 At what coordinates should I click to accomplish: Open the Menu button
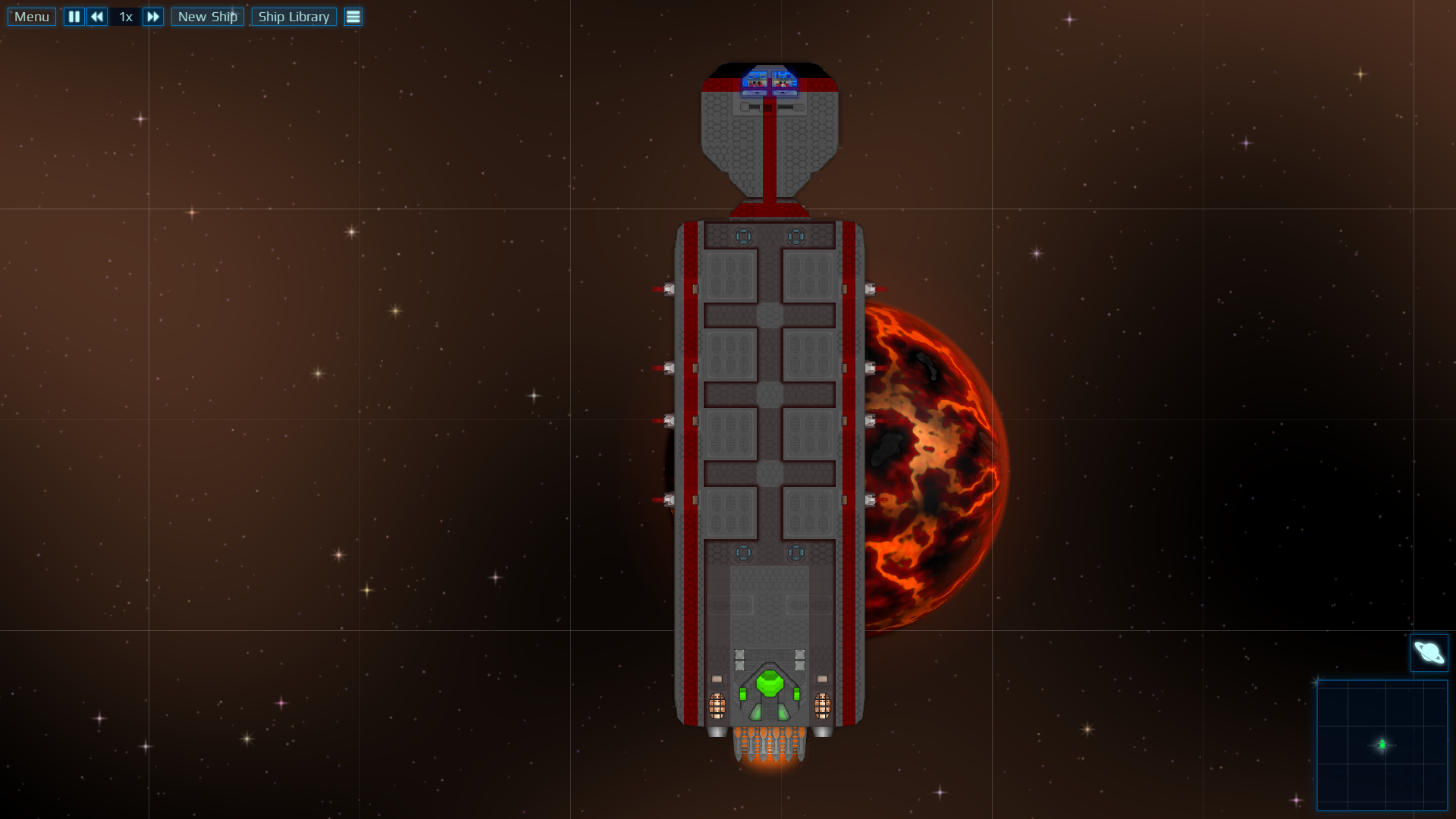click(32, 17)
